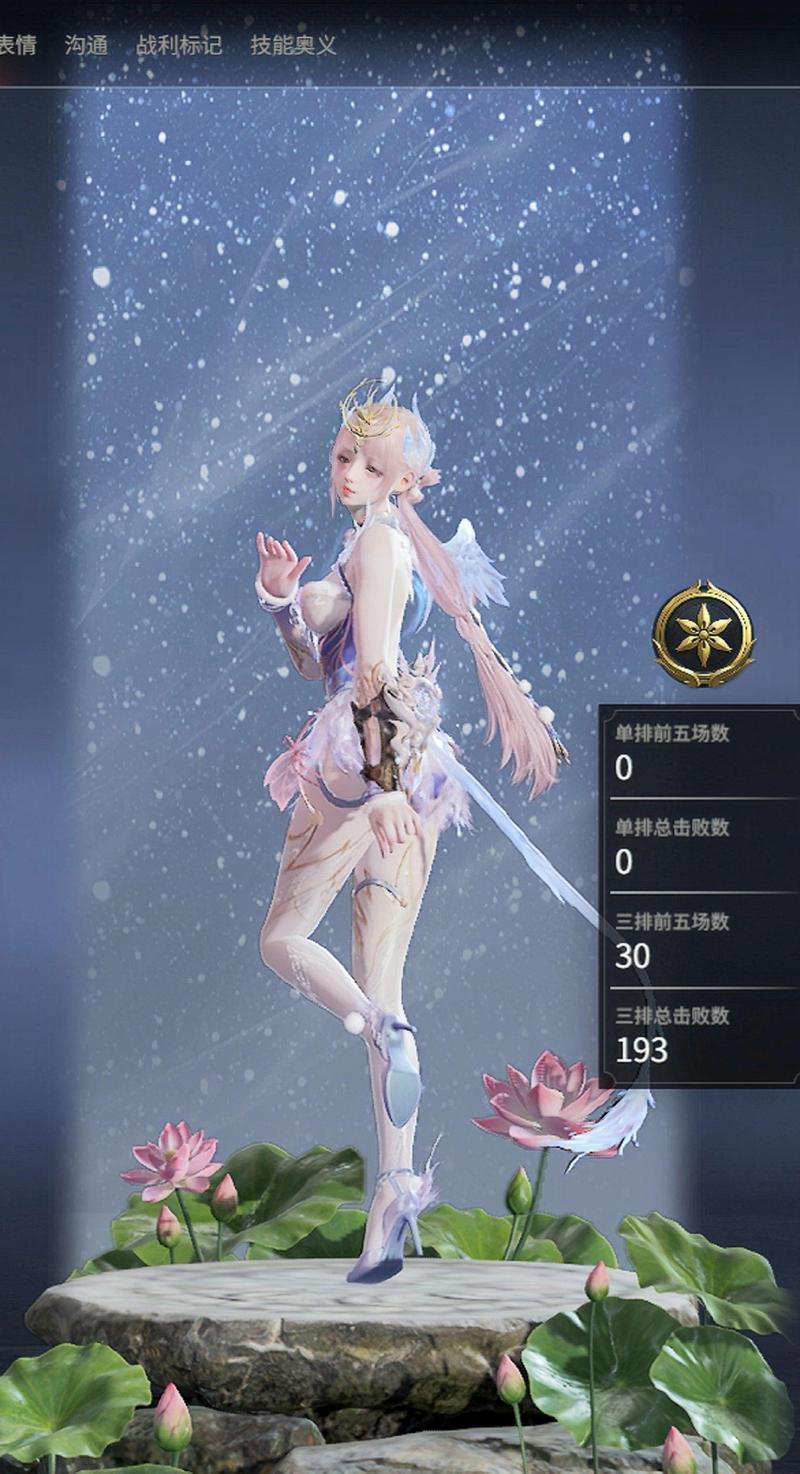
Task: Show the 技能奥义 tab
Action: tap(293, 45)
